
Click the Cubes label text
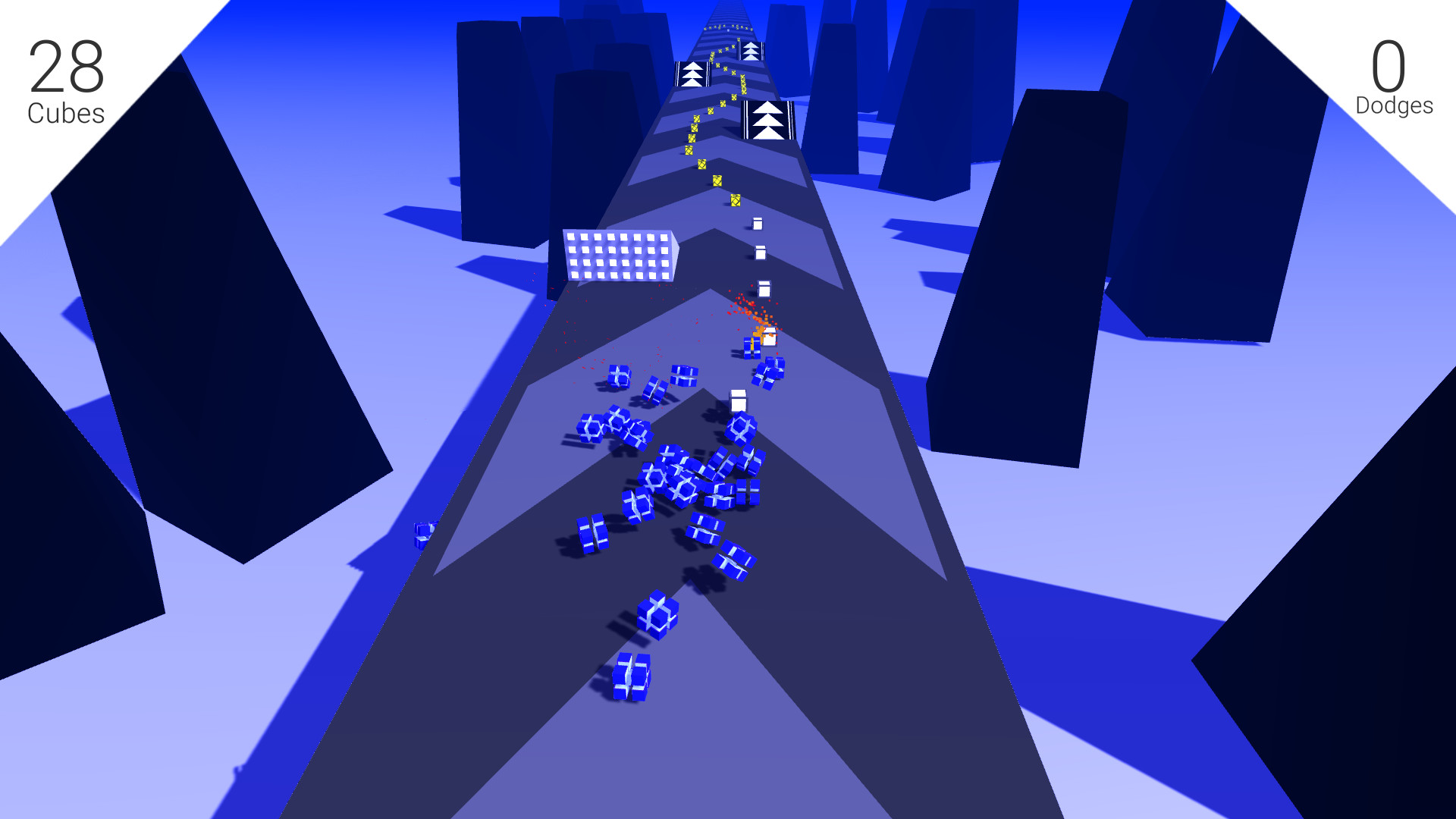[x=64, y=112]
